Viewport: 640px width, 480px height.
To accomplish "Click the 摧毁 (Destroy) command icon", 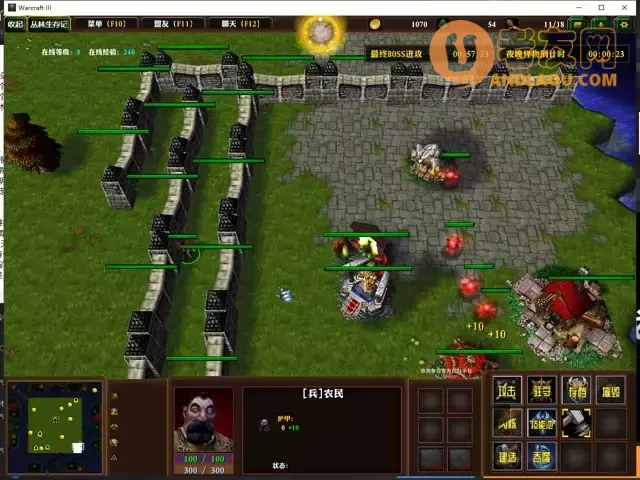I will 609,390.
